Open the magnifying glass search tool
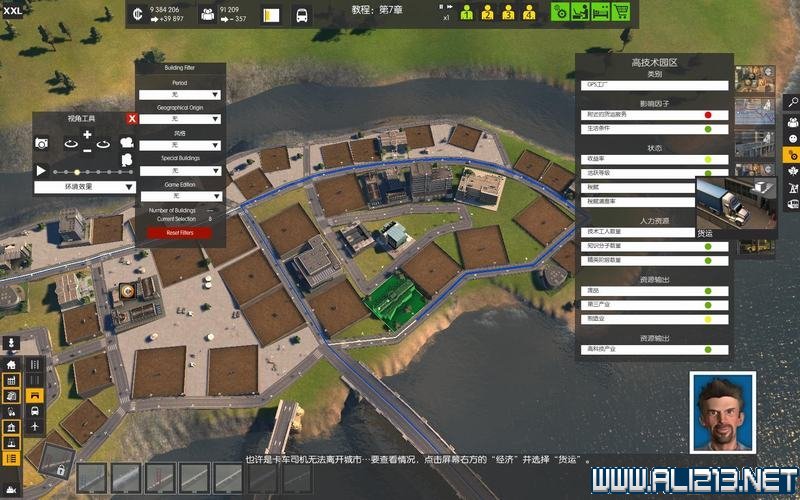 791,102
